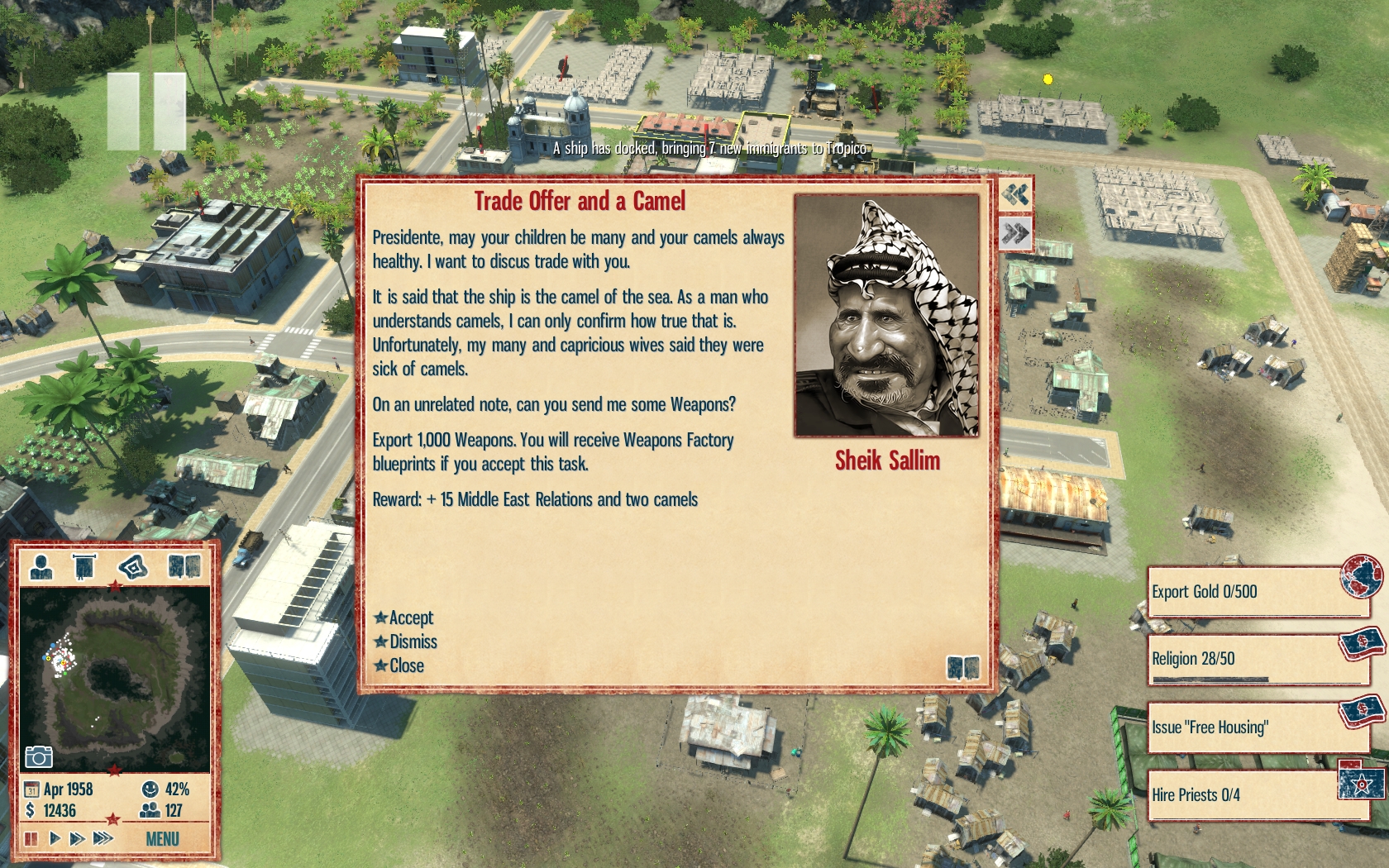The image size is (1389, 868).
Task: Open the island overlay map icon
Action: tap(132, 566)
